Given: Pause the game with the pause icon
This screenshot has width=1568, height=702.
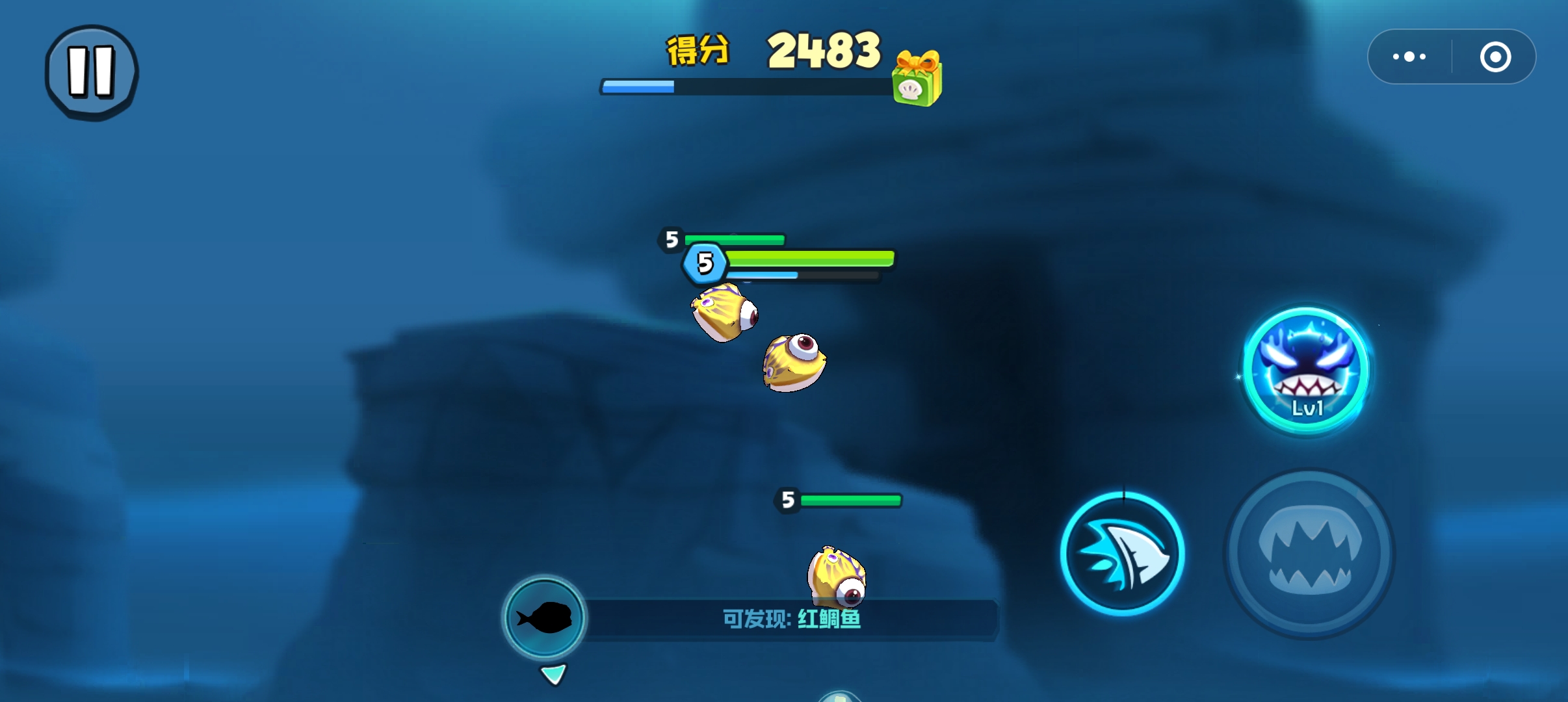Looking at the screenshot, I should pyautogui.click(x=92, y=71).
